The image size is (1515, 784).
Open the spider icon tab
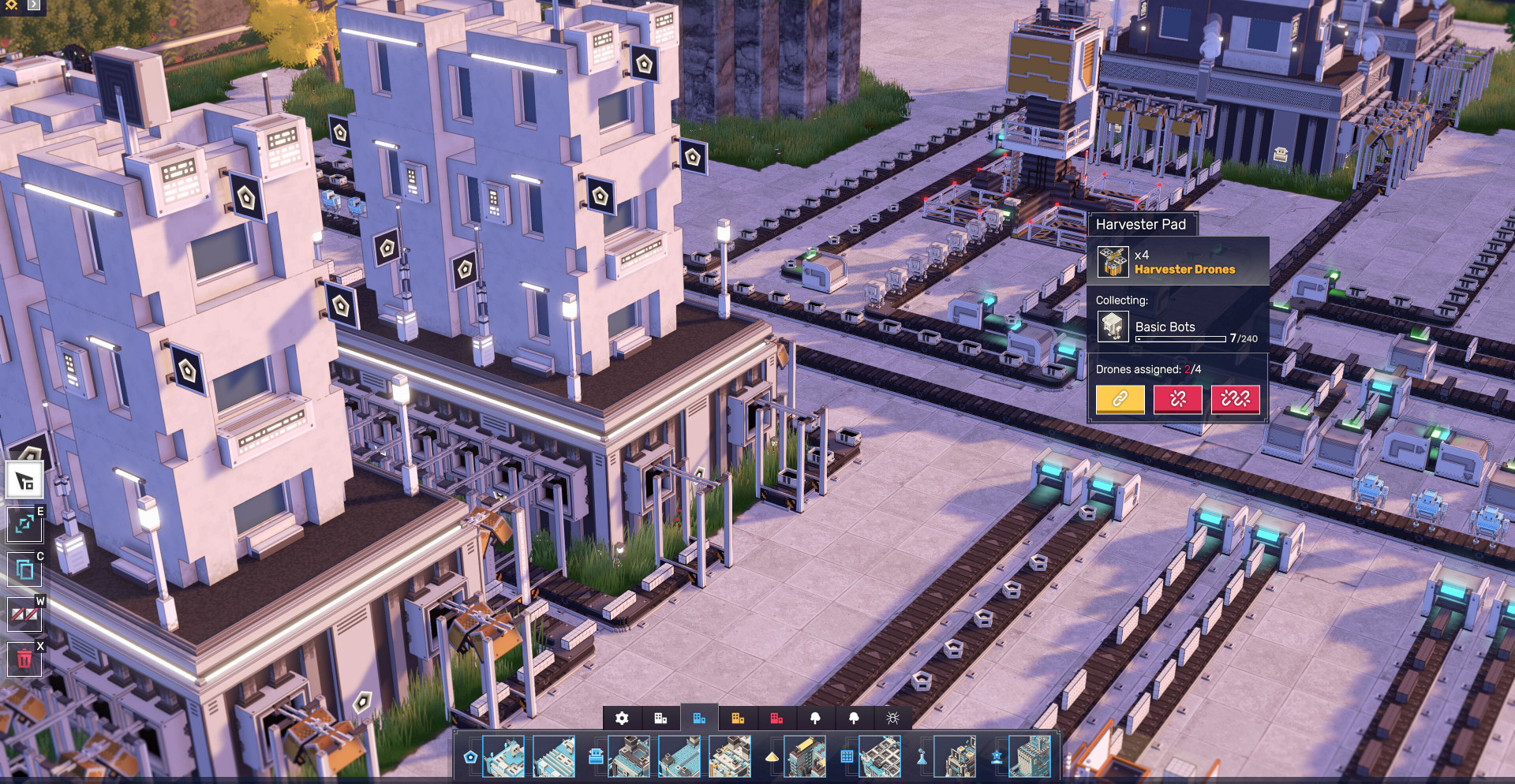coord(892,718)
